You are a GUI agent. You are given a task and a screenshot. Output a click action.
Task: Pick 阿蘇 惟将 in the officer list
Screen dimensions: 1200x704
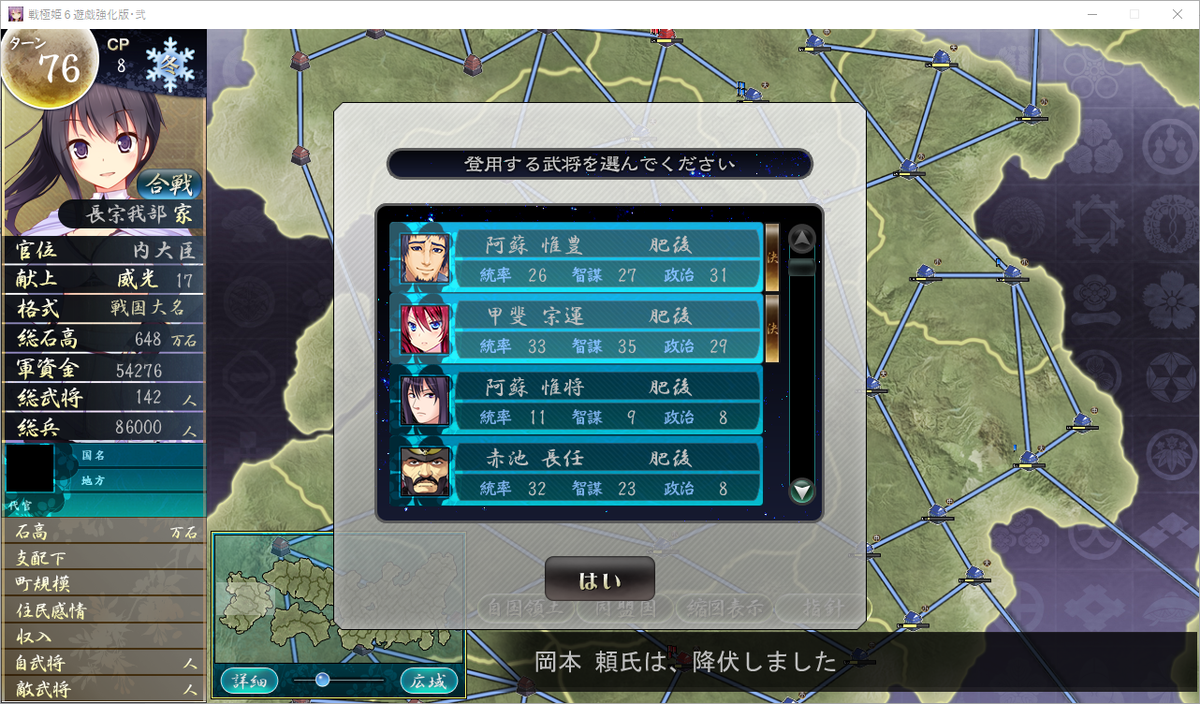pyautogui.click(x=576, y=400)
